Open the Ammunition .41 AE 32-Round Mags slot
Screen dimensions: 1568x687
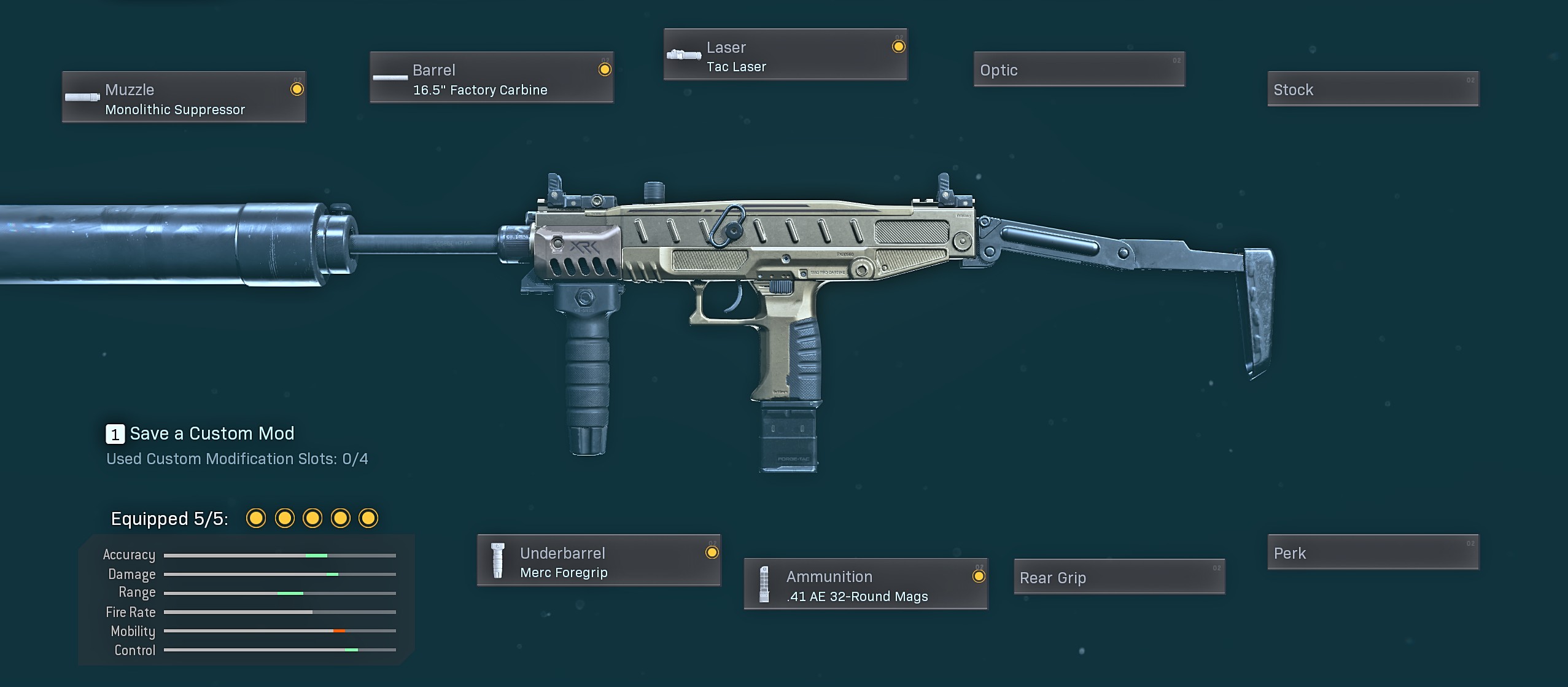866,584
